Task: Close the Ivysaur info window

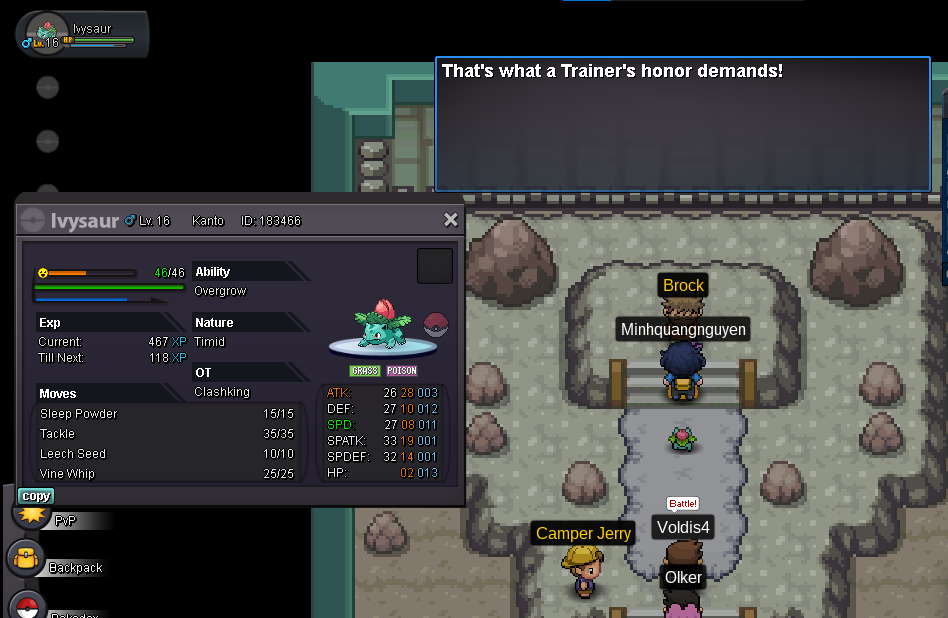Action: click(x=450, y=220)
